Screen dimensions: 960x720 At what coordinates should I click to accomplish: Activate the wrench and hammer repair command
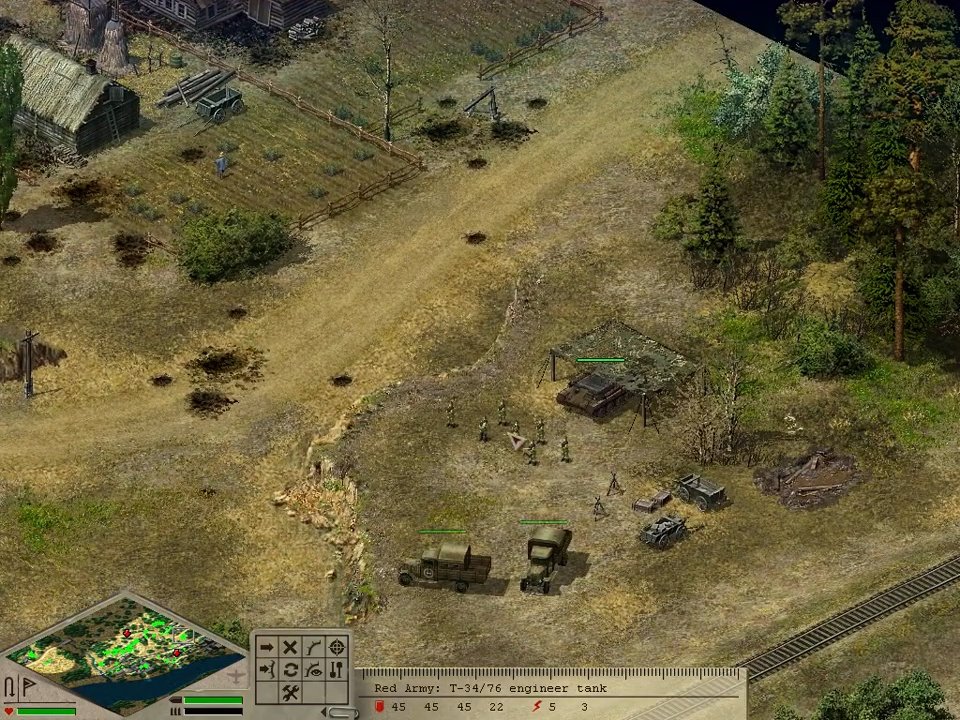point(290,693)
